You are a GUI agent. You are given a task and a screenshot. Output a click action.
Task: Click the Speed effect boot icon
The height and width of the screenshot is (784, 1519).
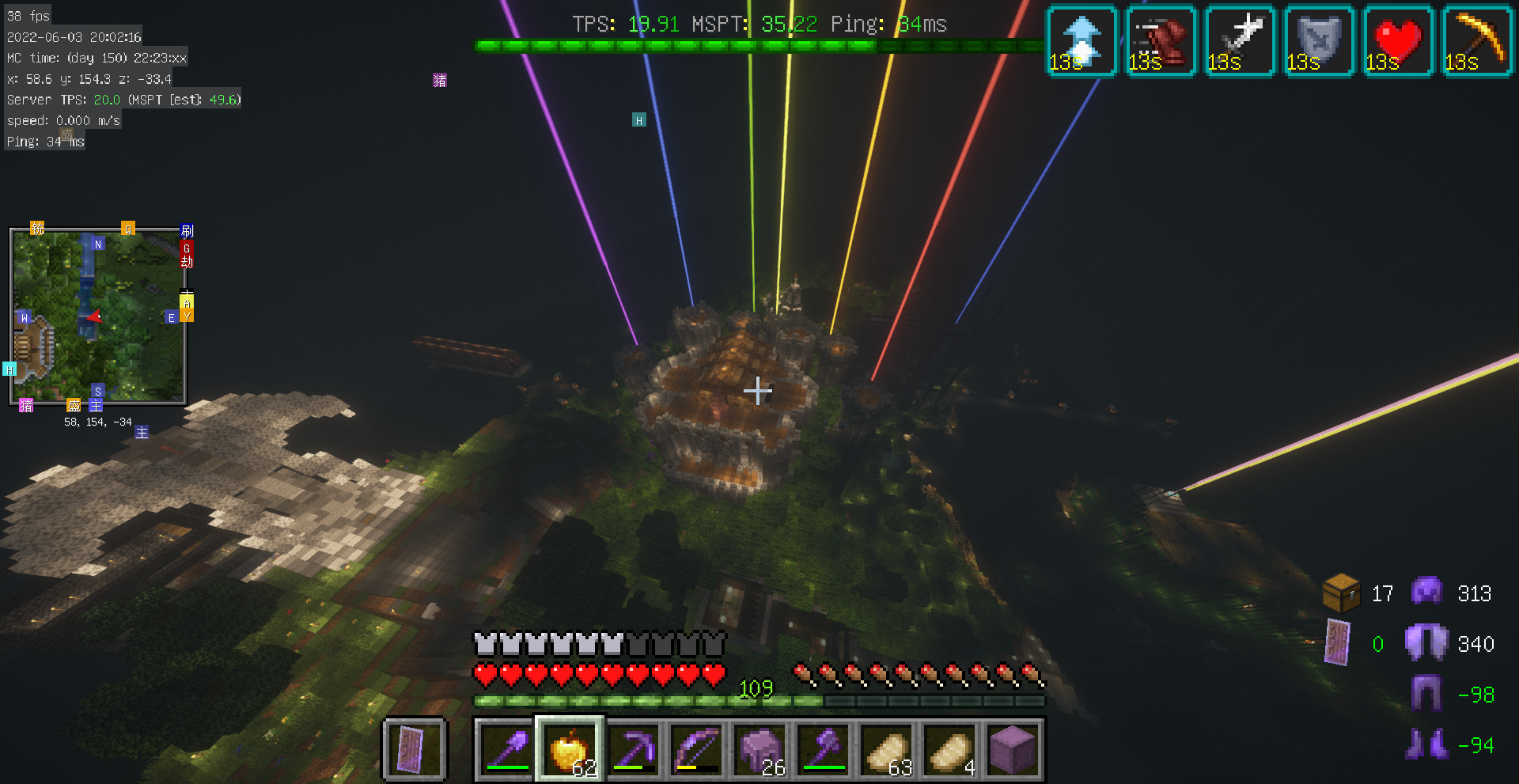tap(1161, 41)
